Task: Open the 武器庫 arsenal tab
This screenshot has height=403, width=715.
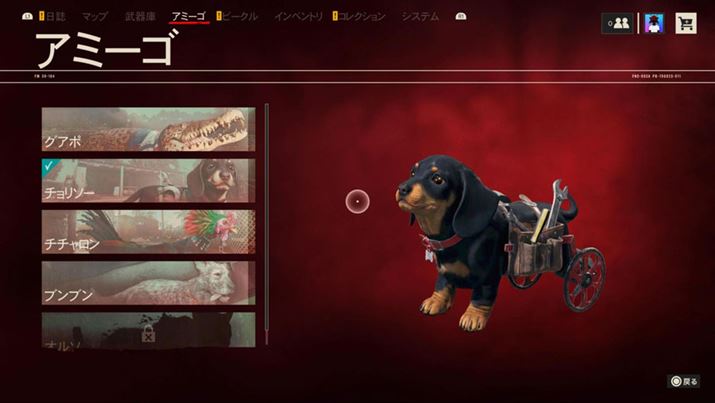Action: pos(140,17)
